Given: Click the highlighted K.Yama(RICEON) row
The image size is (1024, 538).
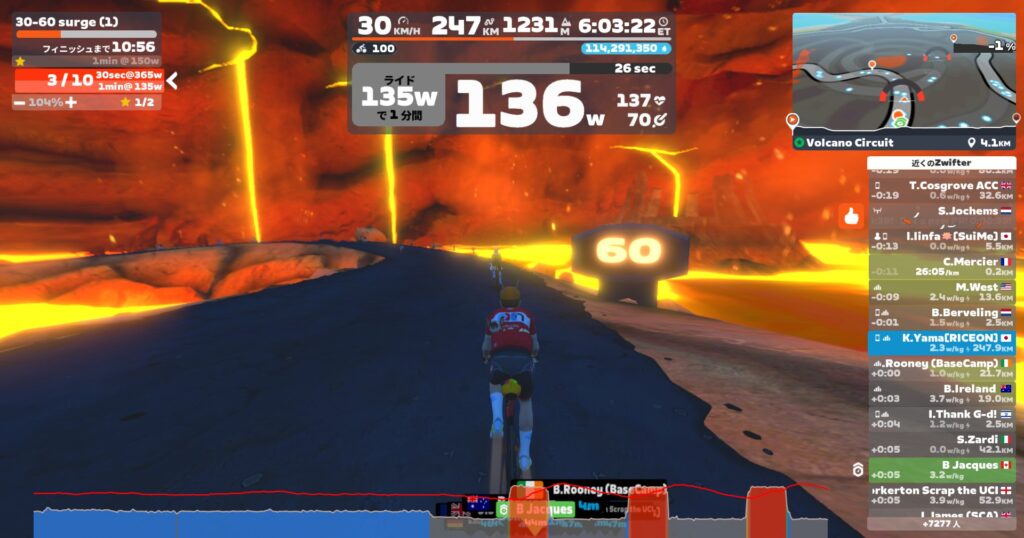Looking at the screenshot, I should click(x=942, y=342).
